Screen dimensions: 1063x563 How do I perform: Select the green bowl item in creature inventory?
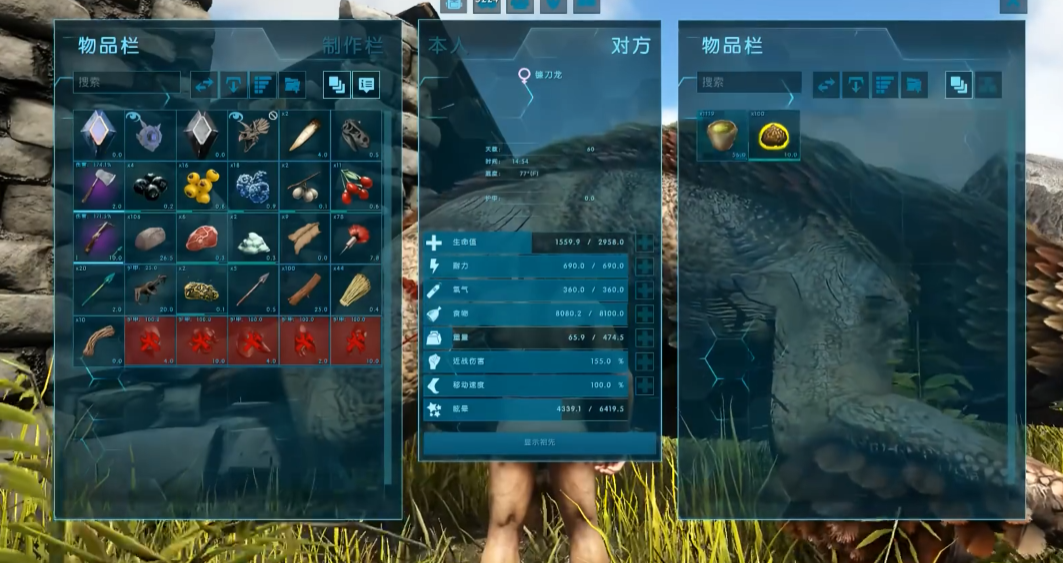click(x=722, y=136)
